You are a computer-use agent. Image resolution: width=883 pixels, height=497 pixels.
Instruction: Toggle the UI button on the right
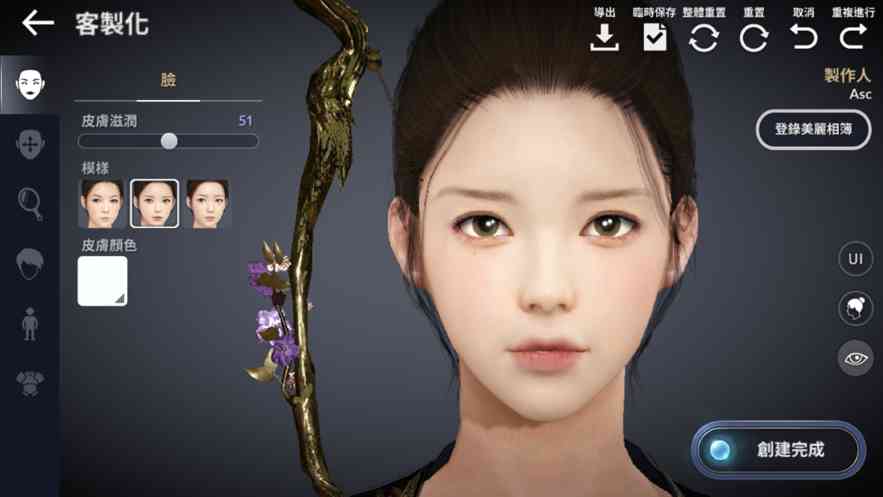[x=855, y=258]
